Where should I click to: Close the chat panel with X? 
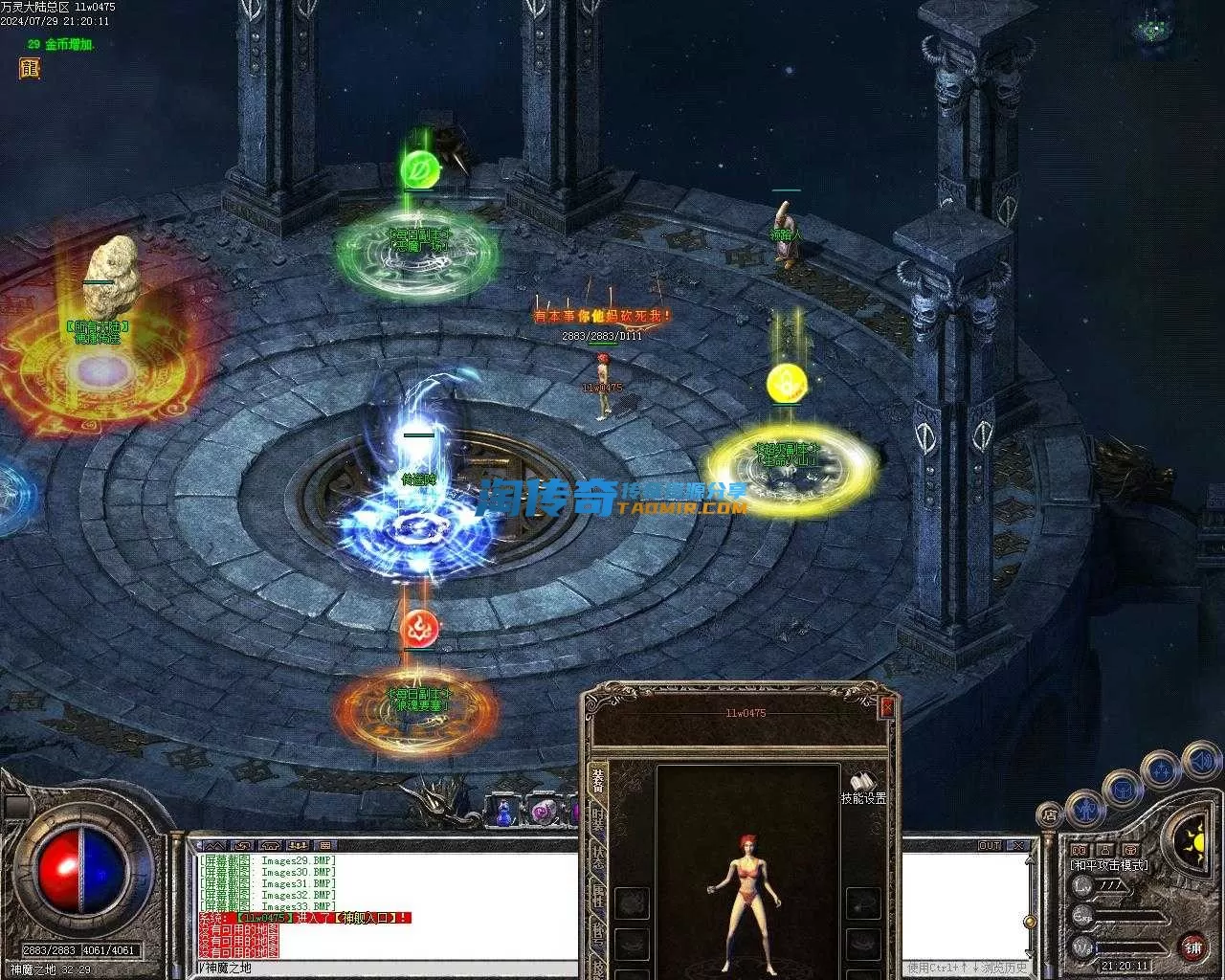1020,846
